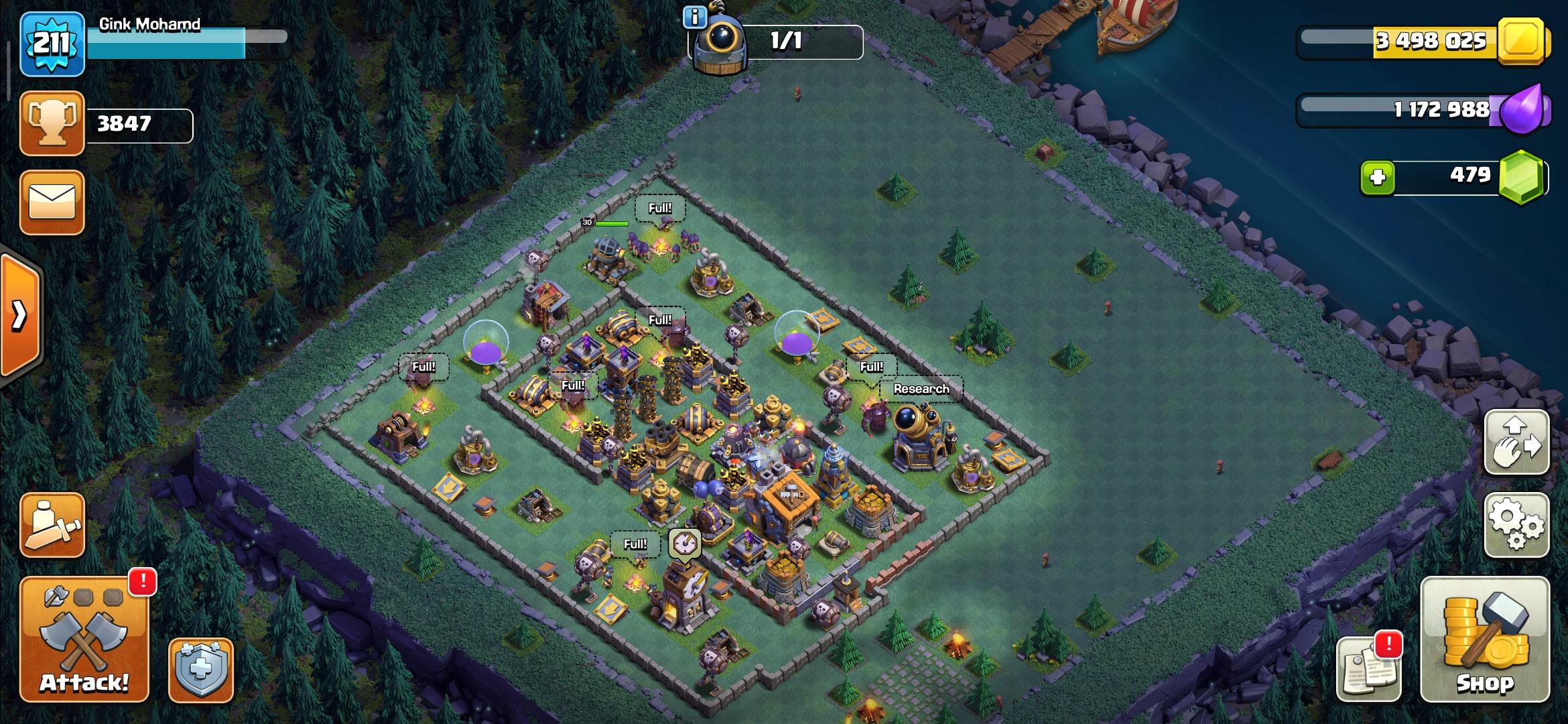This screenshot has height=724, width=1568.
Task: Add more gems with green plus
Action: [1378, 178]
